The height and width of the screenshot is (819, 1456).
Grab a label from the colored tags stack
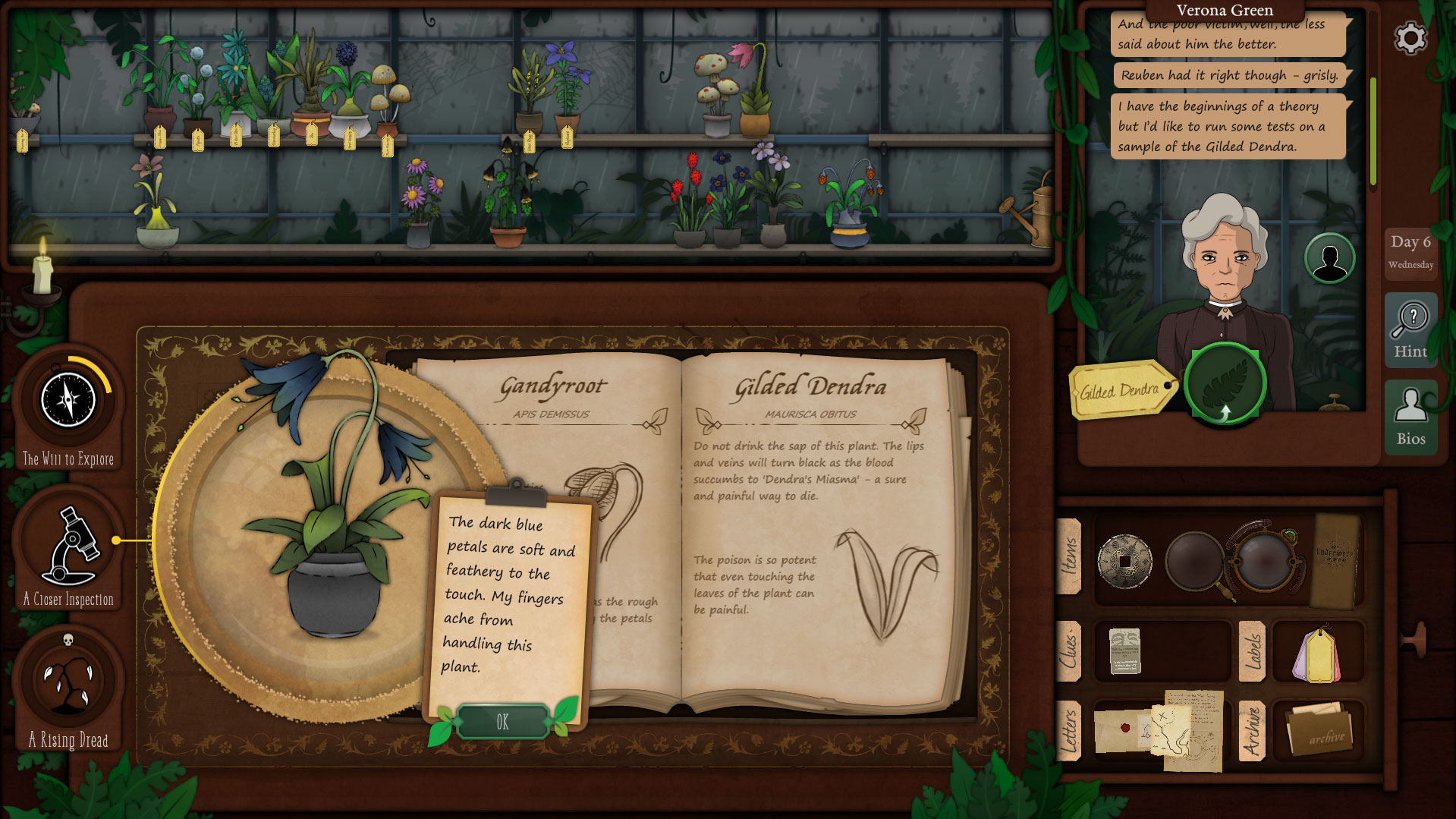[1318, 654]
